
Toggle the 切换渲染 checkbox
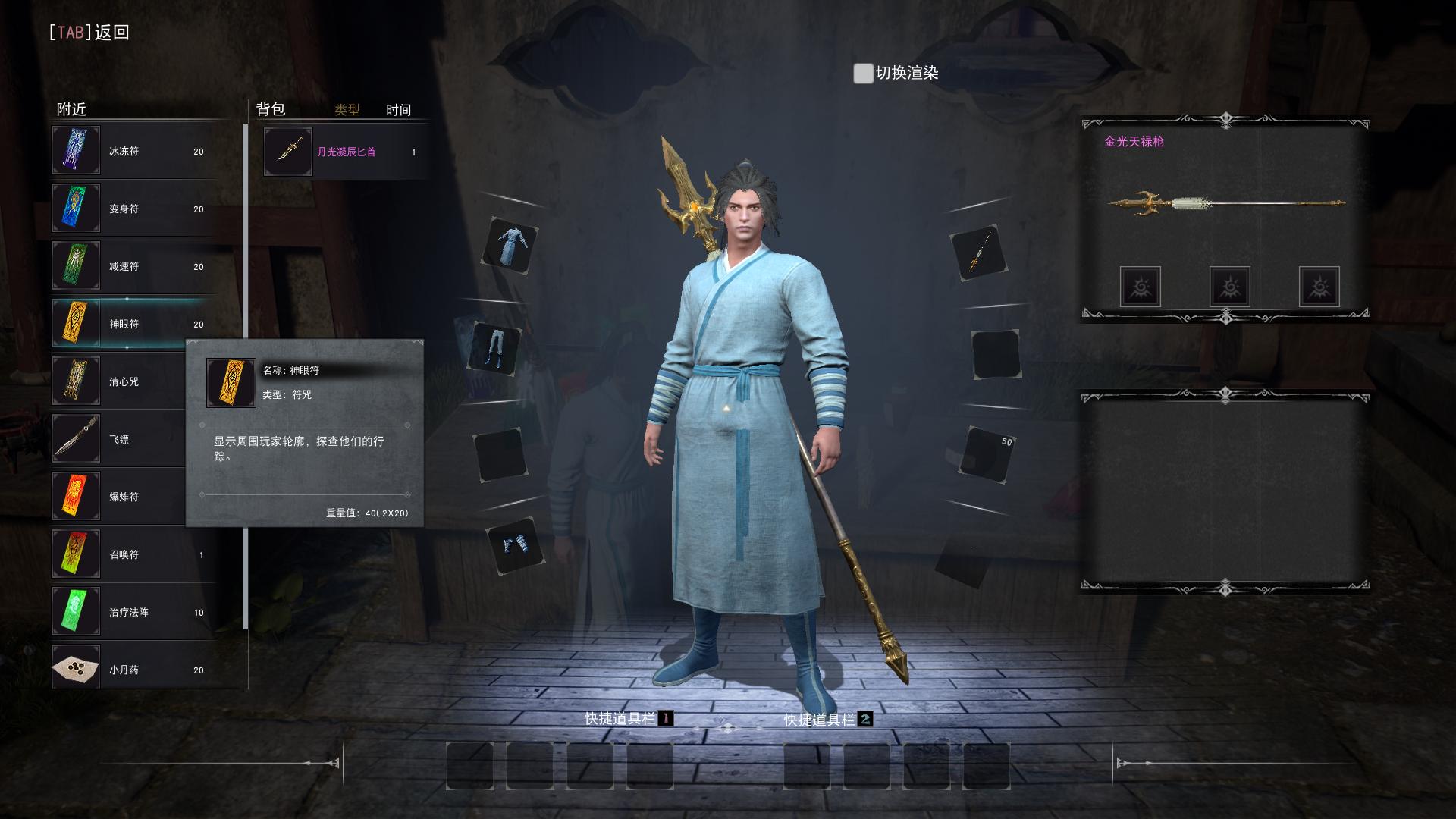click(863, 74)
